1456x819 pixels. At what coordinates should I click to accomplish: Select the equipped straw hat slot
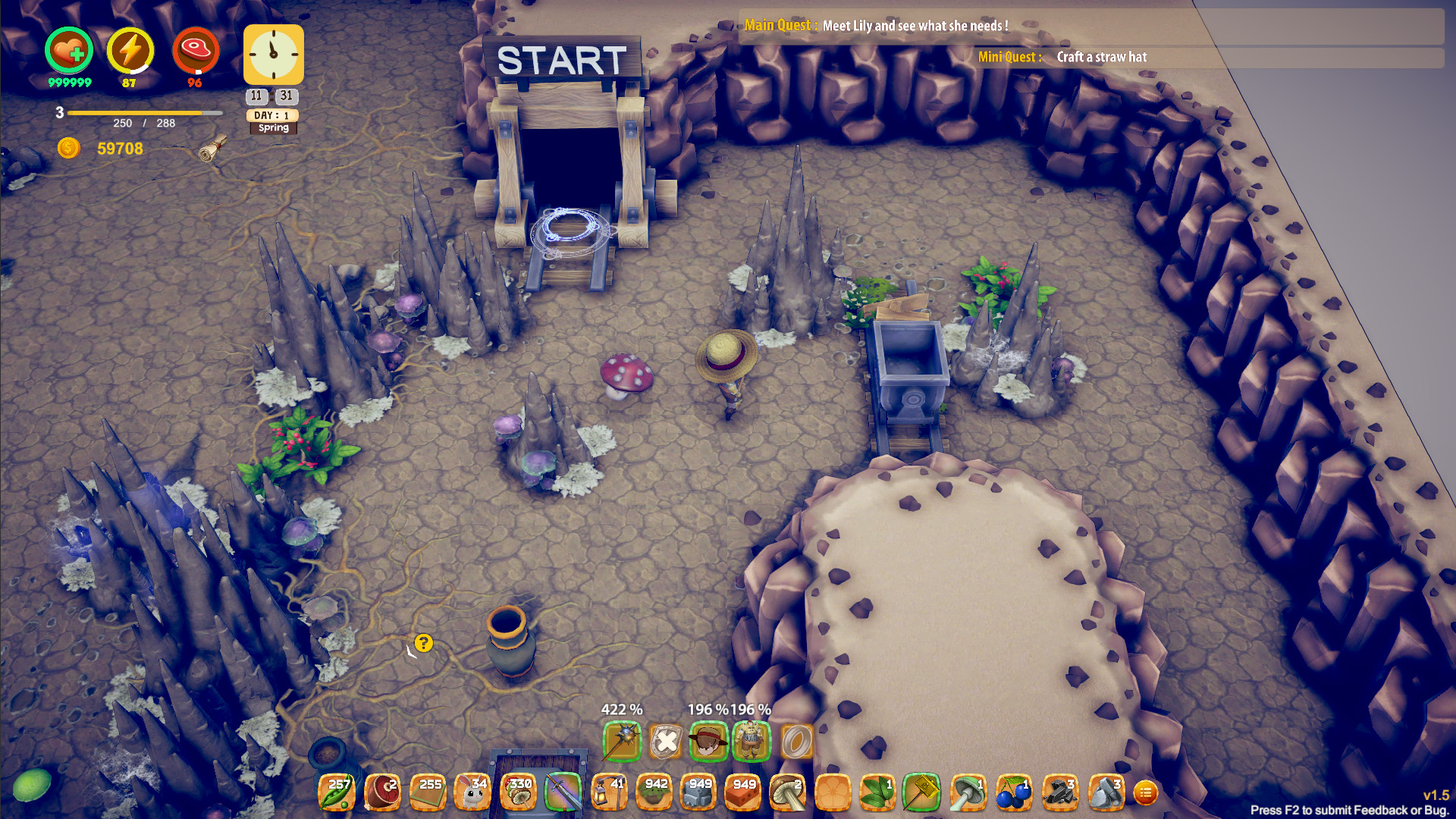[x=711, y=742]
